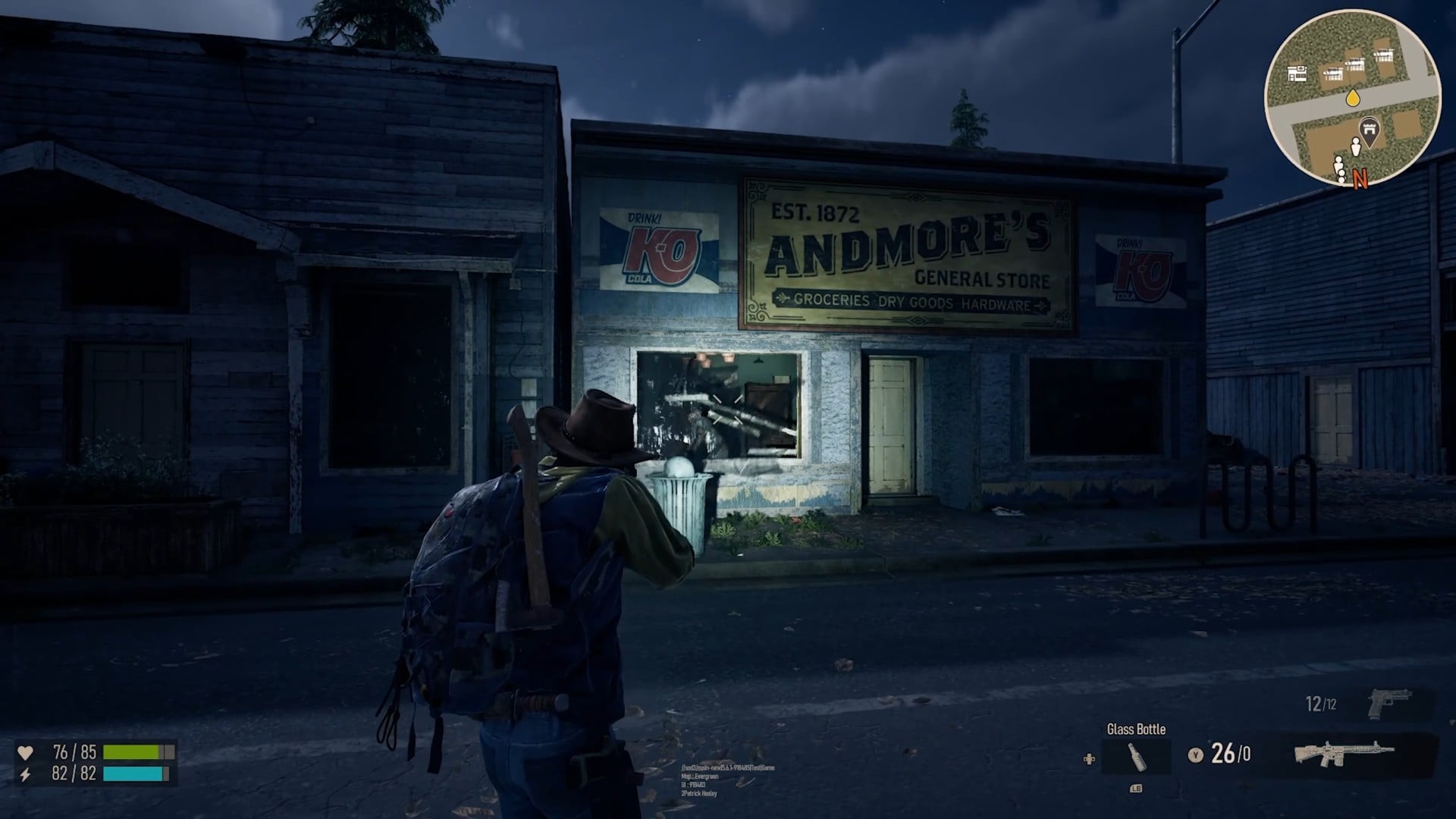The height and width of the screenshot is (819, 1456).
Task: Click the 26/0 ammo counter text
Action: coord(1231,752)
